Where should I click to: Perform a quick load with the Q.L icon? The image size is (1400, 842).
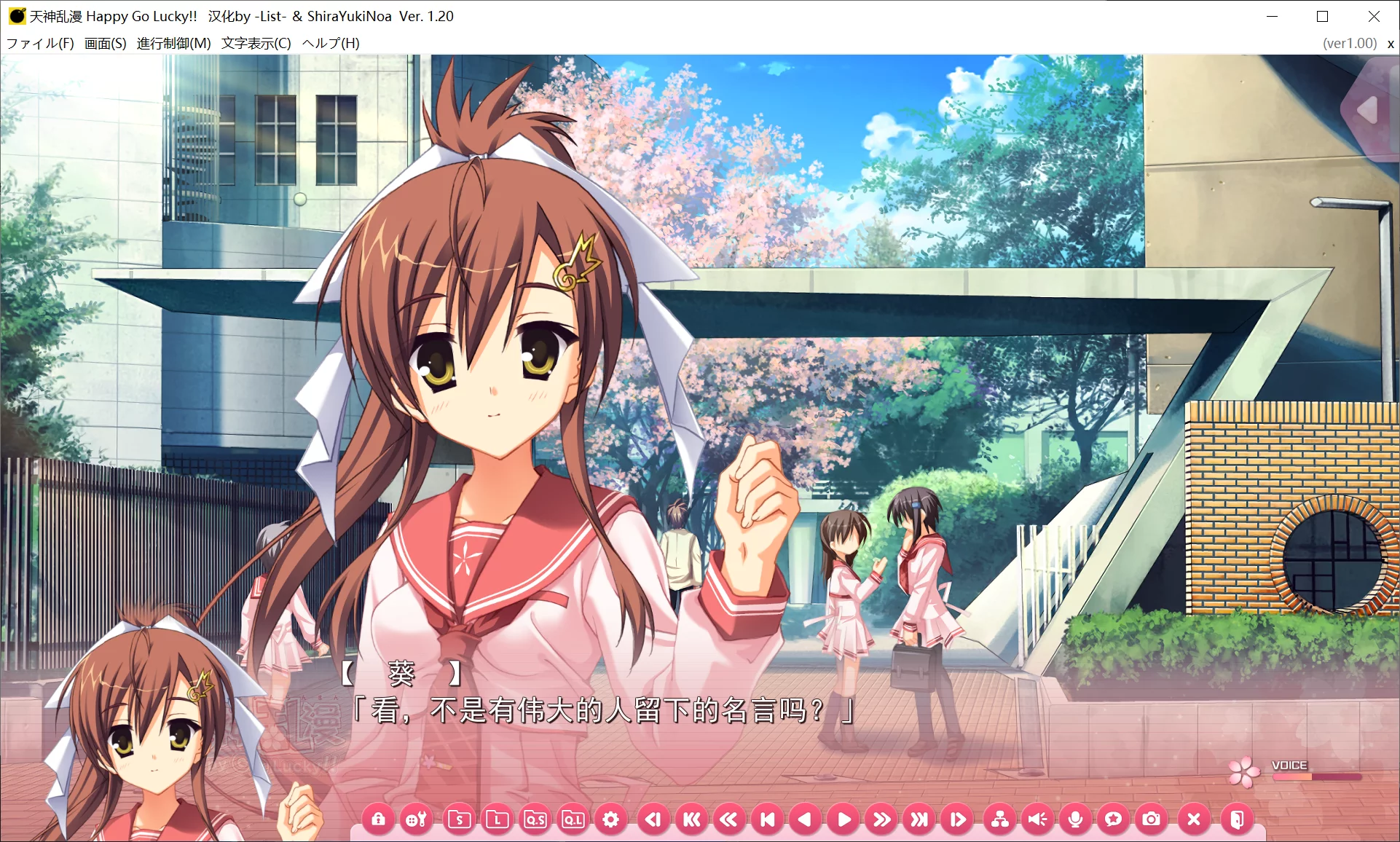[x=575, y=819]
